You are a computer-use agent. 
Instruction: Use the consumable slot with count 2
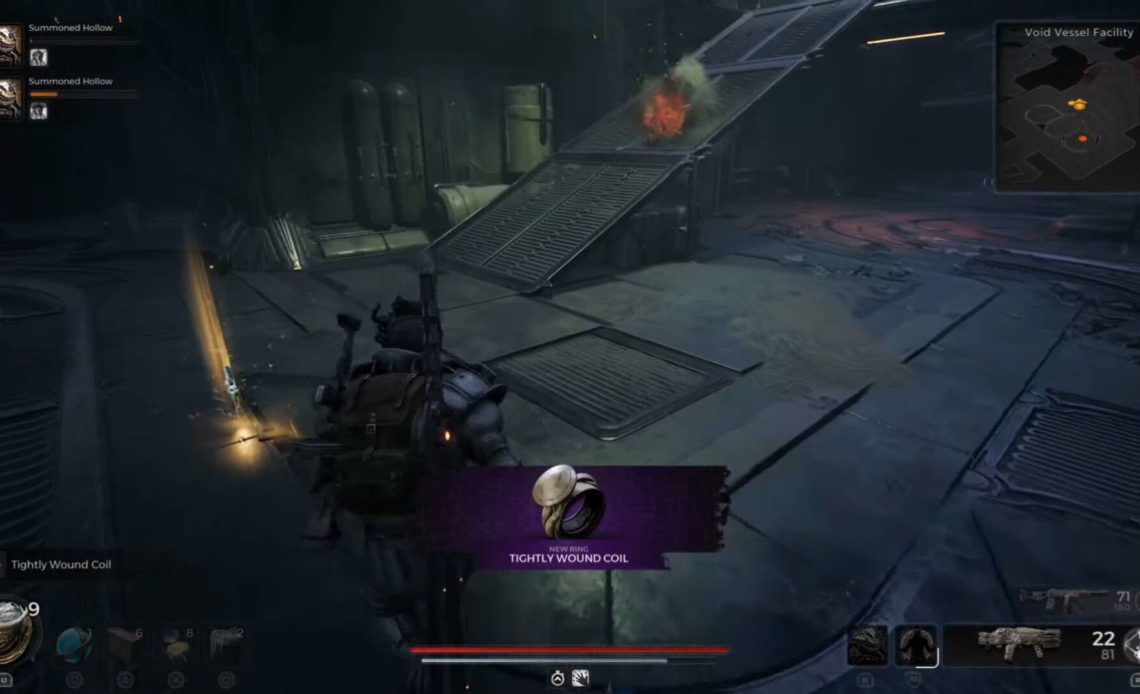227,645
